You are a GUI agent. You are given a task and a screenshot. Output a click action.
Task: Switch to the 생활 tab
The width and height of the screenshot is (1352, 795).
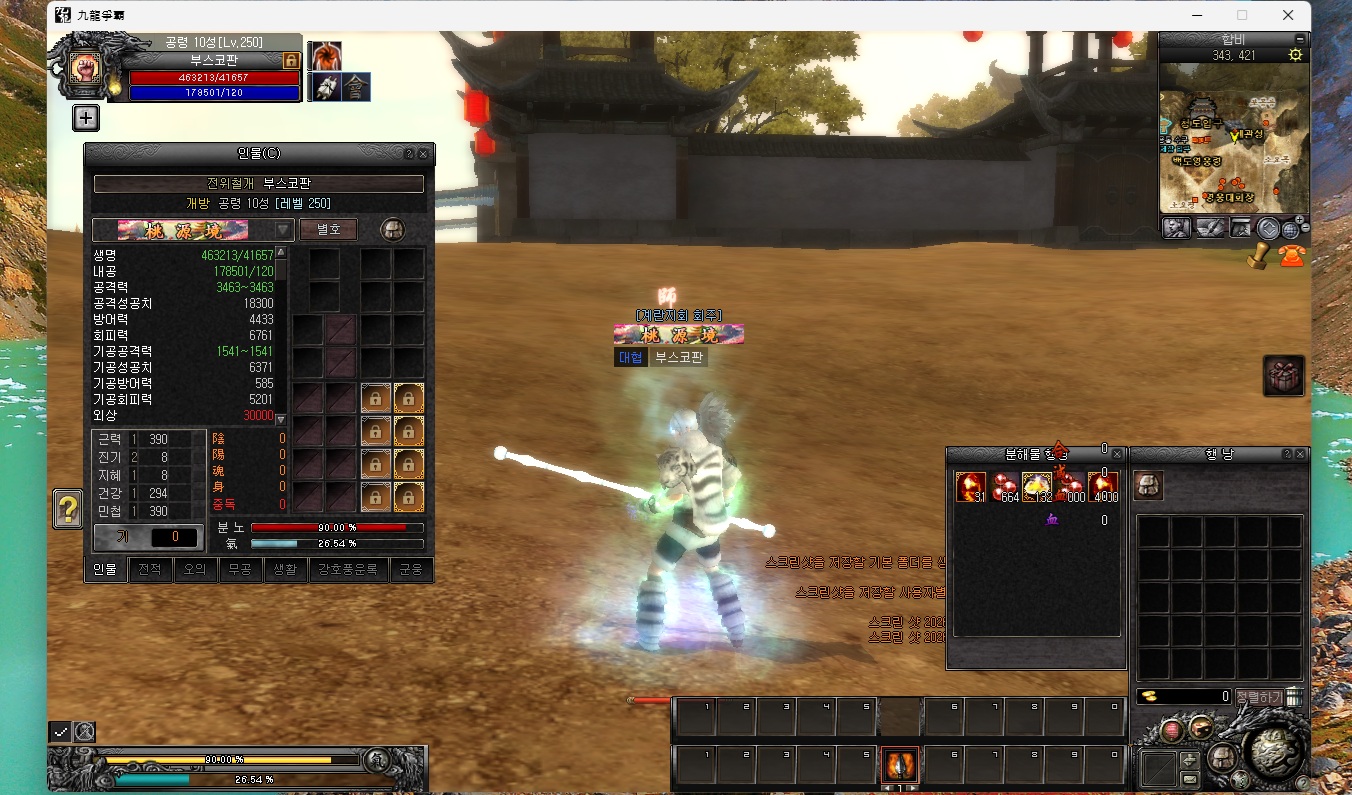285,570
